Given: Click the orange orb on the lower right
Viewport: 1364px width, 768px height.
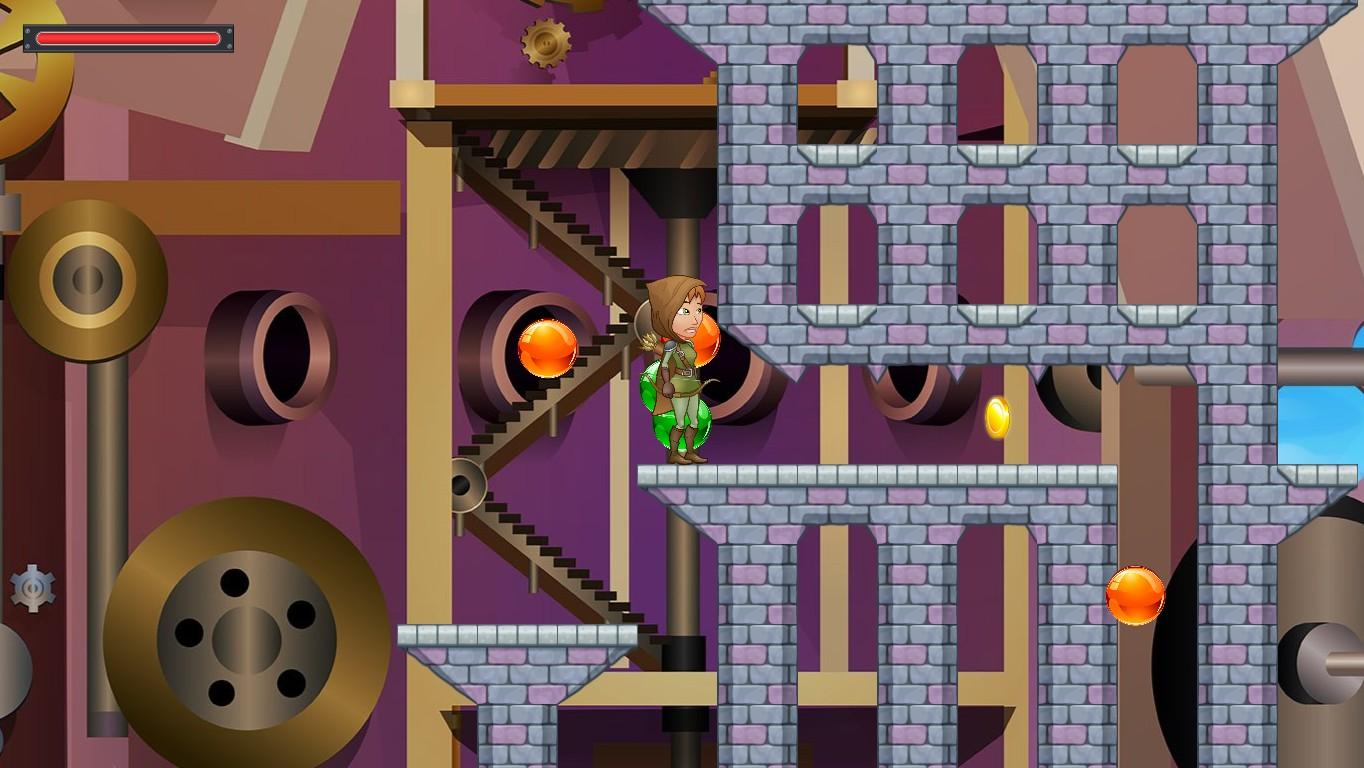Looking at the screenshot, I should (x=1136, y=596).
